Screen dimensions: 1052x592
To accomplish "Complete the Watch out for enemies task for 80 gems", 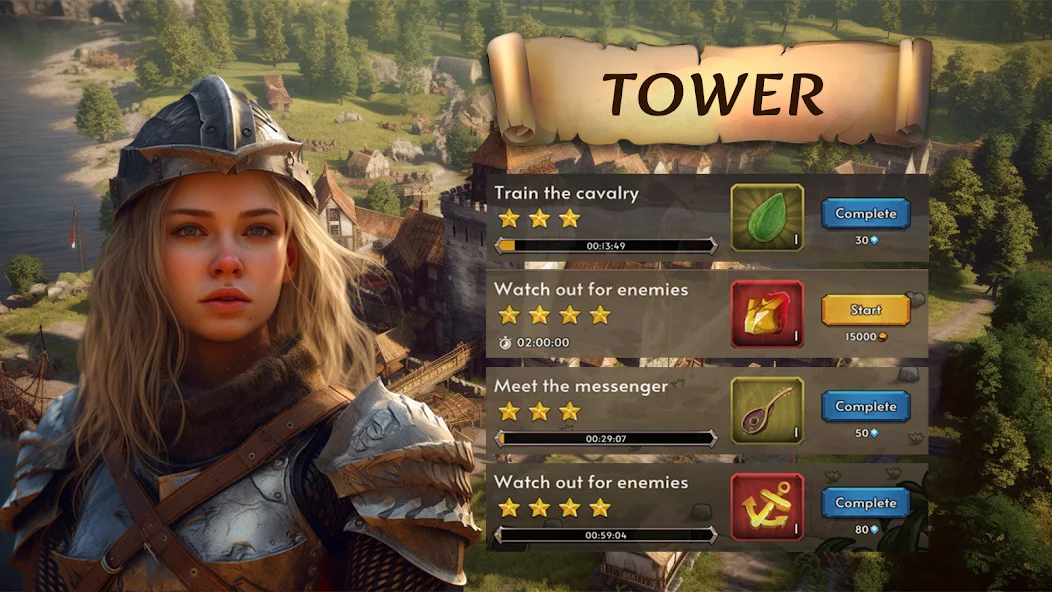I will (x=865, y=503).
